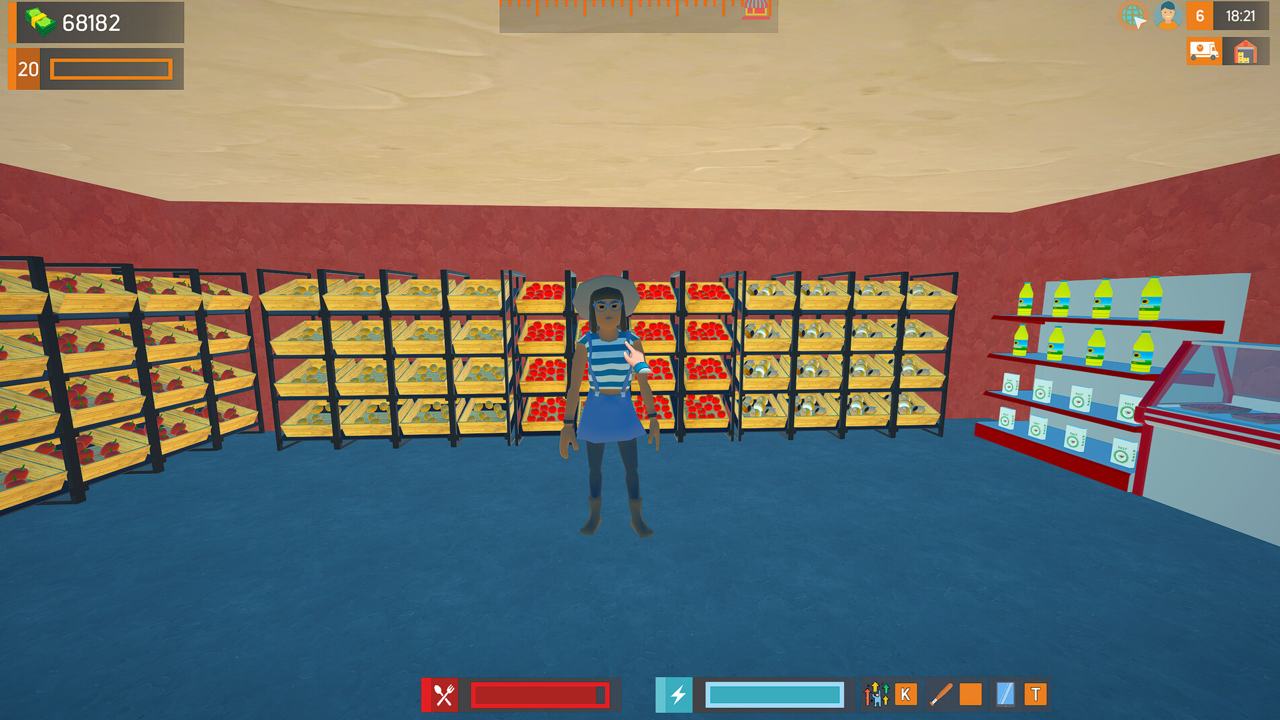Open the delivery truck panel
This screenshot has width=1280, height=720.
click(x=1204, y=50)
